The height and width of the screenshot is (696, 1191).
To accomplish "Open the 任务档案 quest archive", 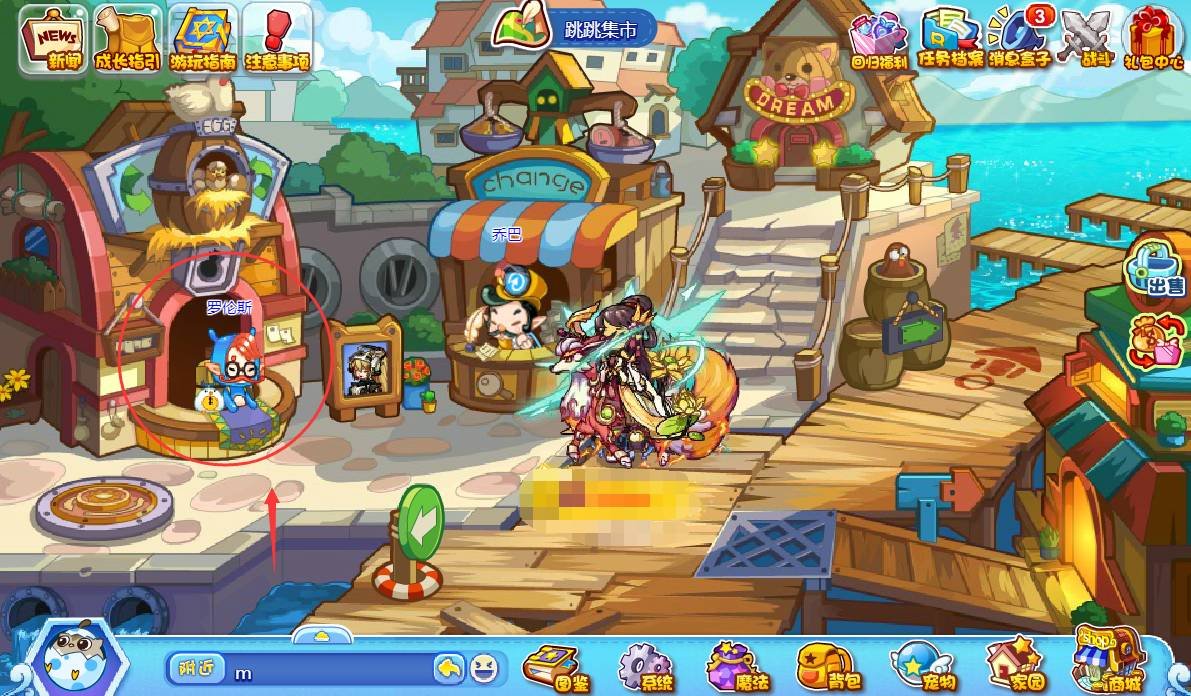I will [951, 40].
